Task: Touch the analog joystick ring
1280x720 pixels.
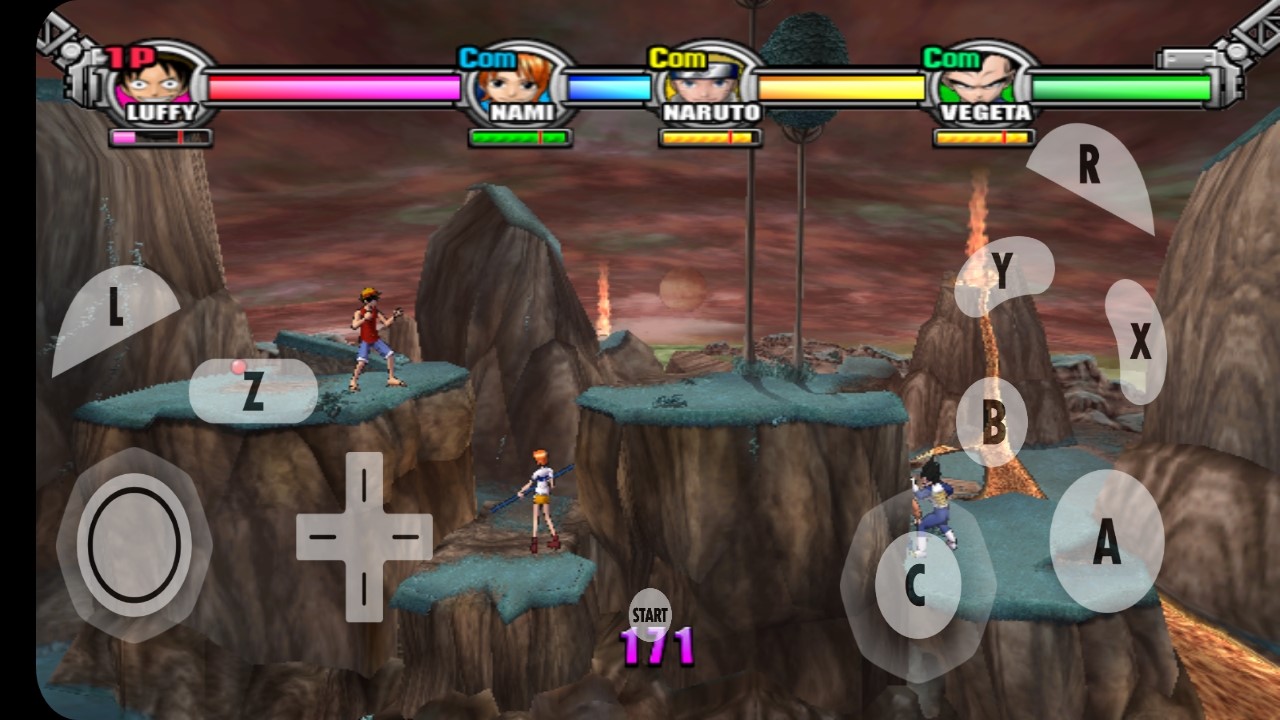Action: pyautogui.click(x=134, y=545)
